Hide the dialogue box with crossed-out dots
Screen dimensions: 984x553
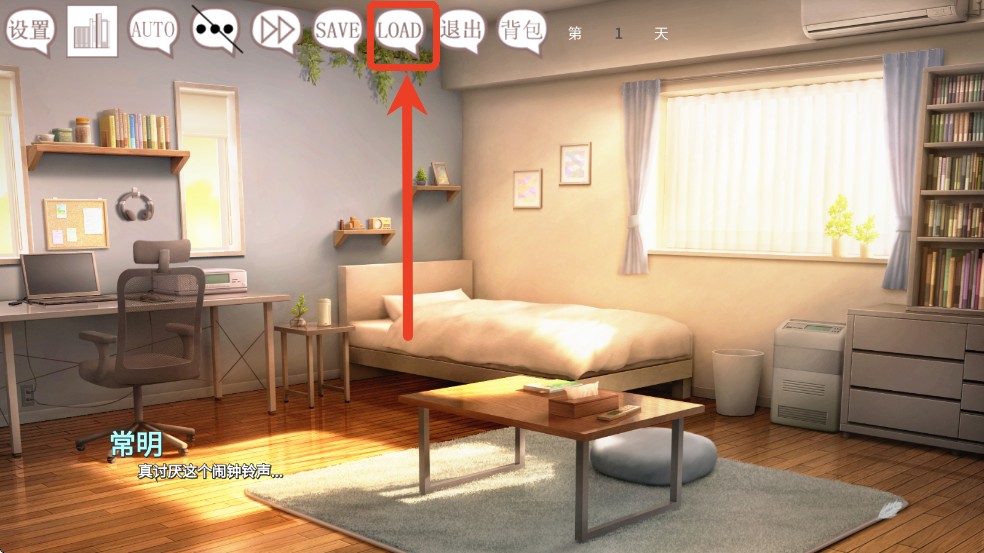tap(215, 30)
